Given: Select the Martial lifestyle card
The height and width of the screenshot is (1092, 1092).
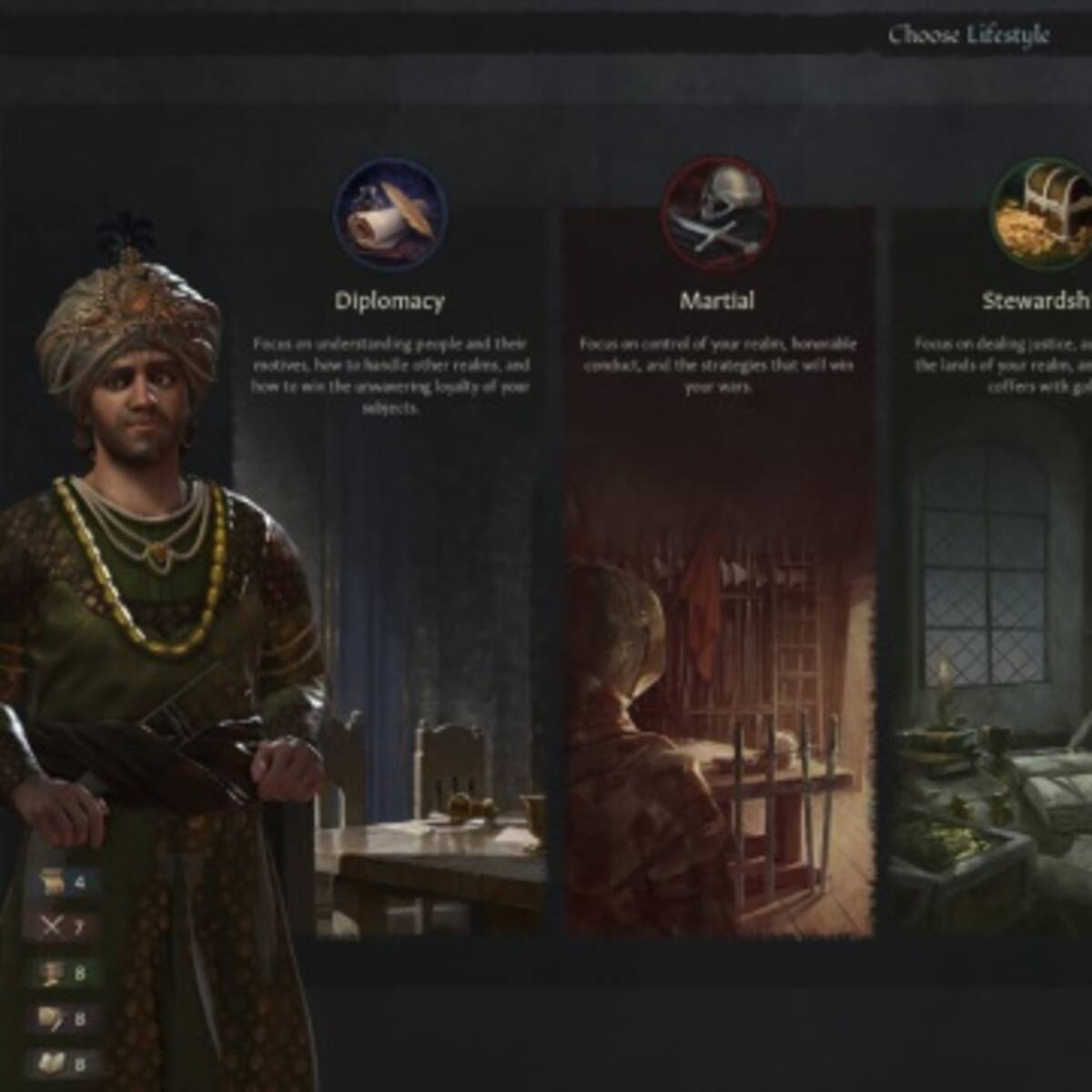Looking at the screenshot, I should 718,564.
